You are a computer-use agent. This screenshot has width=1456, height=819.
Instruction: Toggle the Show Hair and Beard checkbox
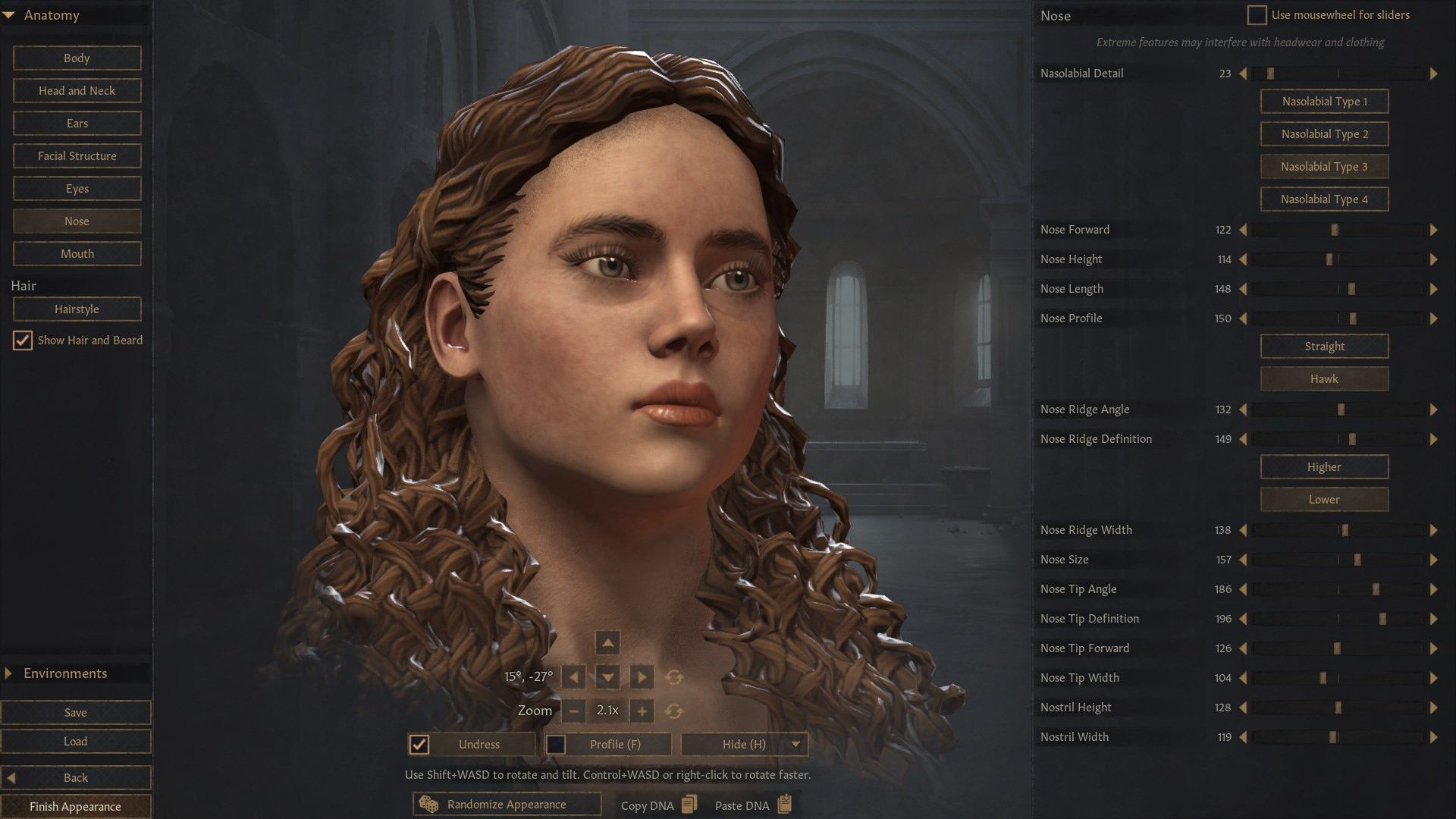(22, 340)
